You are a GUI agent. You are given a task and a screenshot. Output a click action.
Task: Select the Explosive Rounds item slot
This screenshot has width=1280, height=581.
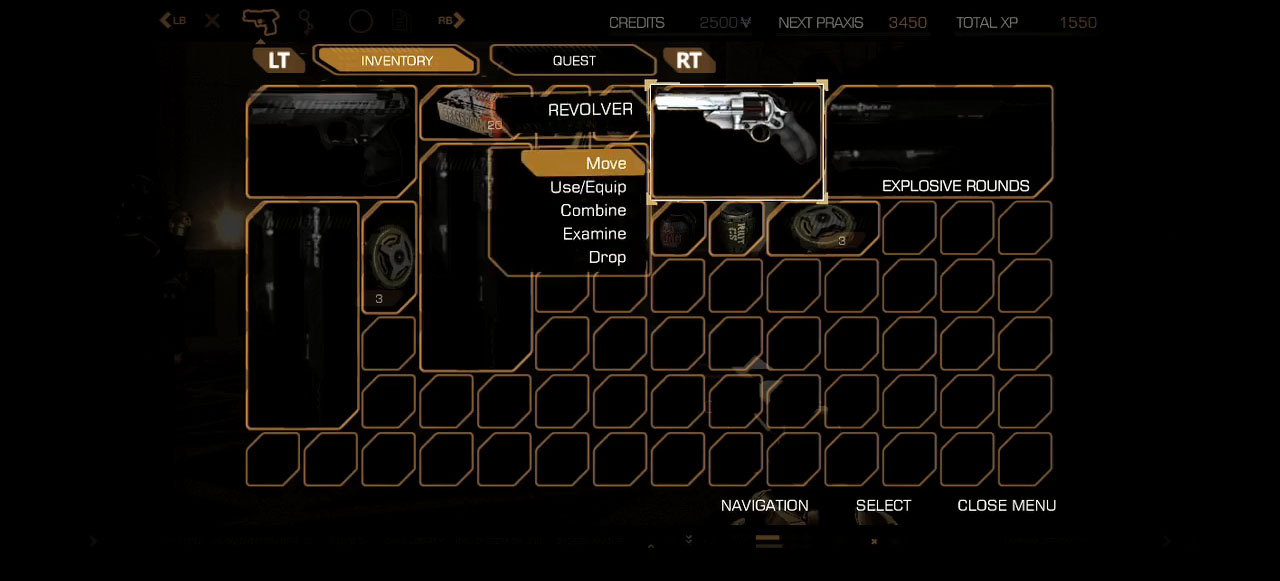(x=940, y=142)
